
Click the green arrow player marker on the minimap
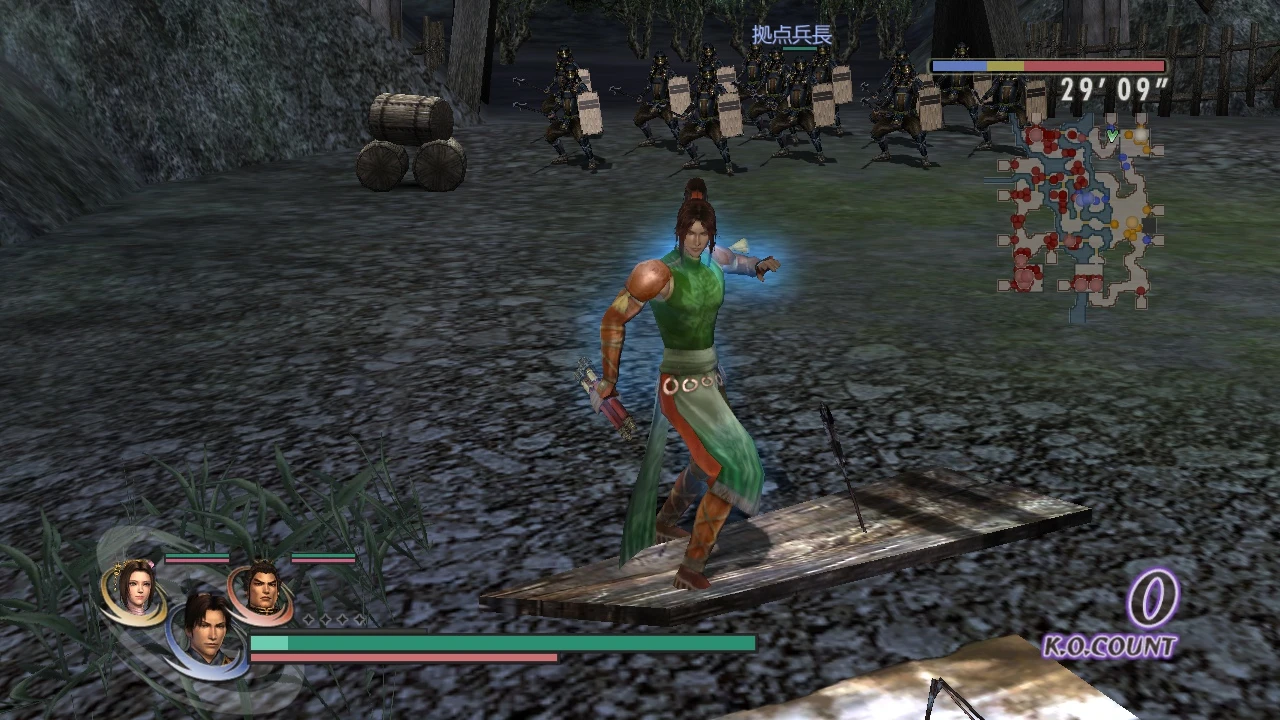pos(1111,135)
